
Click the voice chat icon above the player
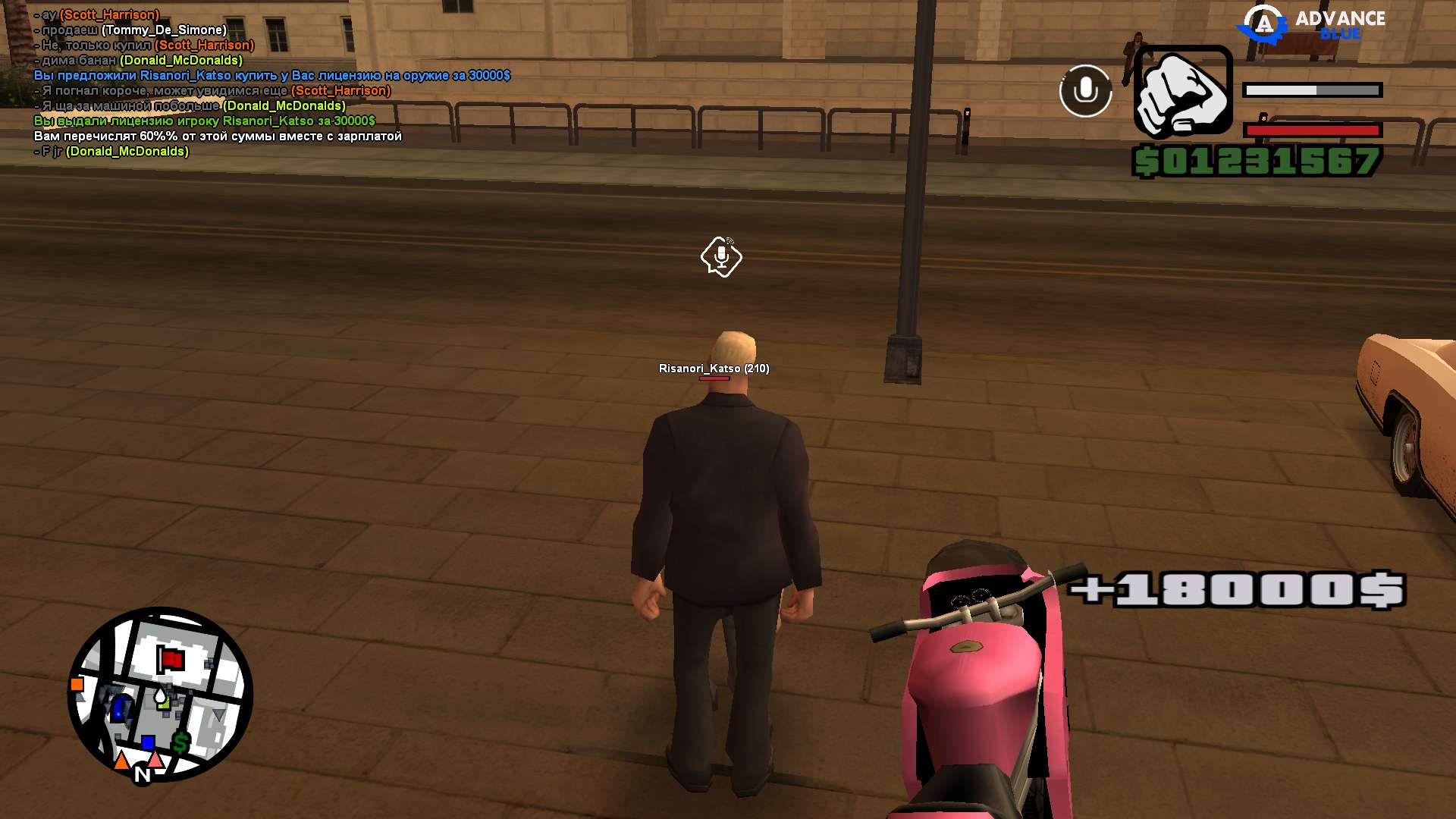click(x=721, y=257)
